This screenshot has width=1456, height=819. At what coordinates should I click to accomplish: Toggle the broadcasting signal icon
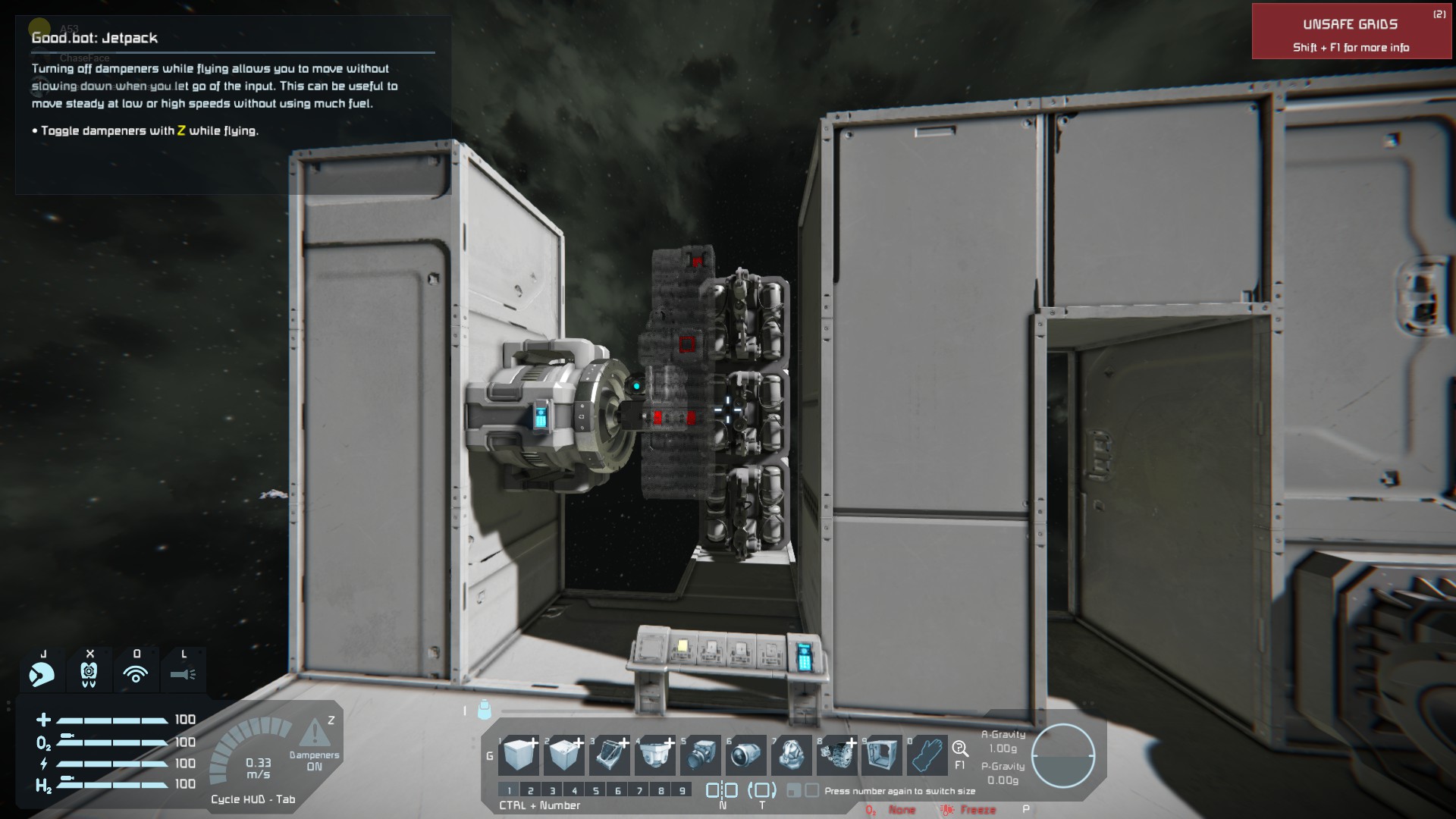(x=136, y=673)
